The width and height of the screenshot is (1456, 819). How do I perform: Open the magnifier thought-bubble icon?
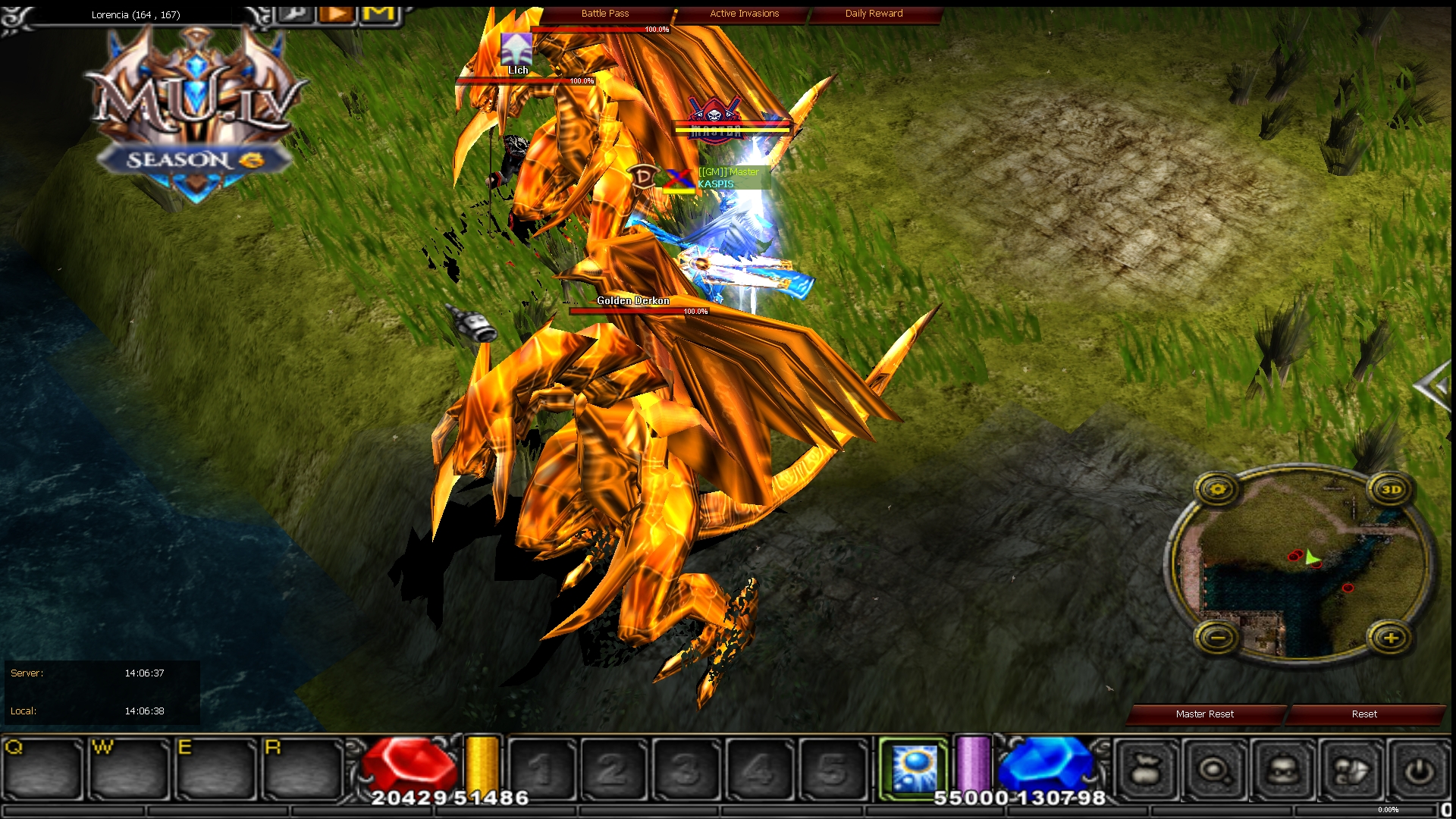(x=1215, y=771)
